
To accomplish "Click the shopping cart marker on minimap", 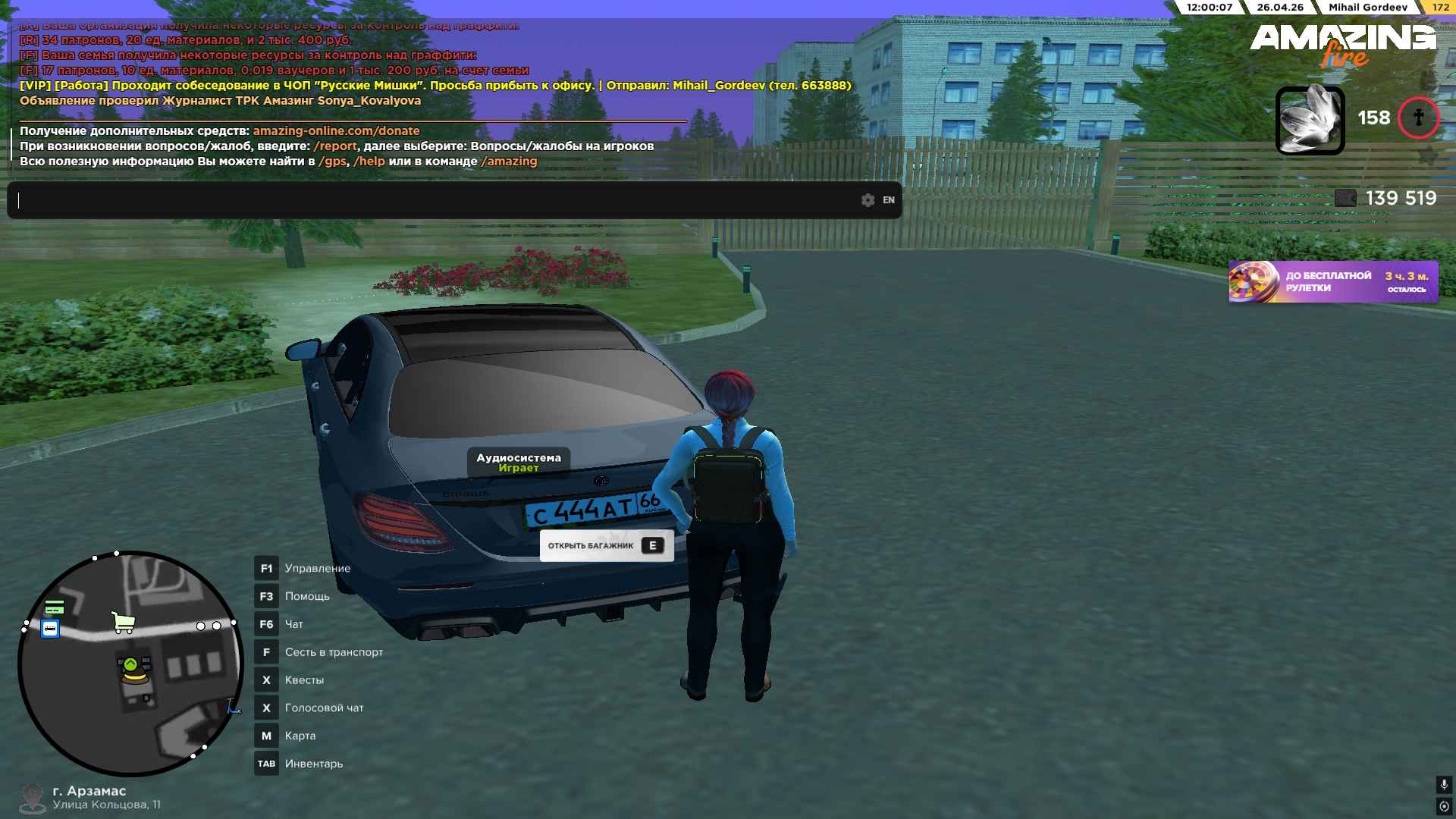I will 123,623.
